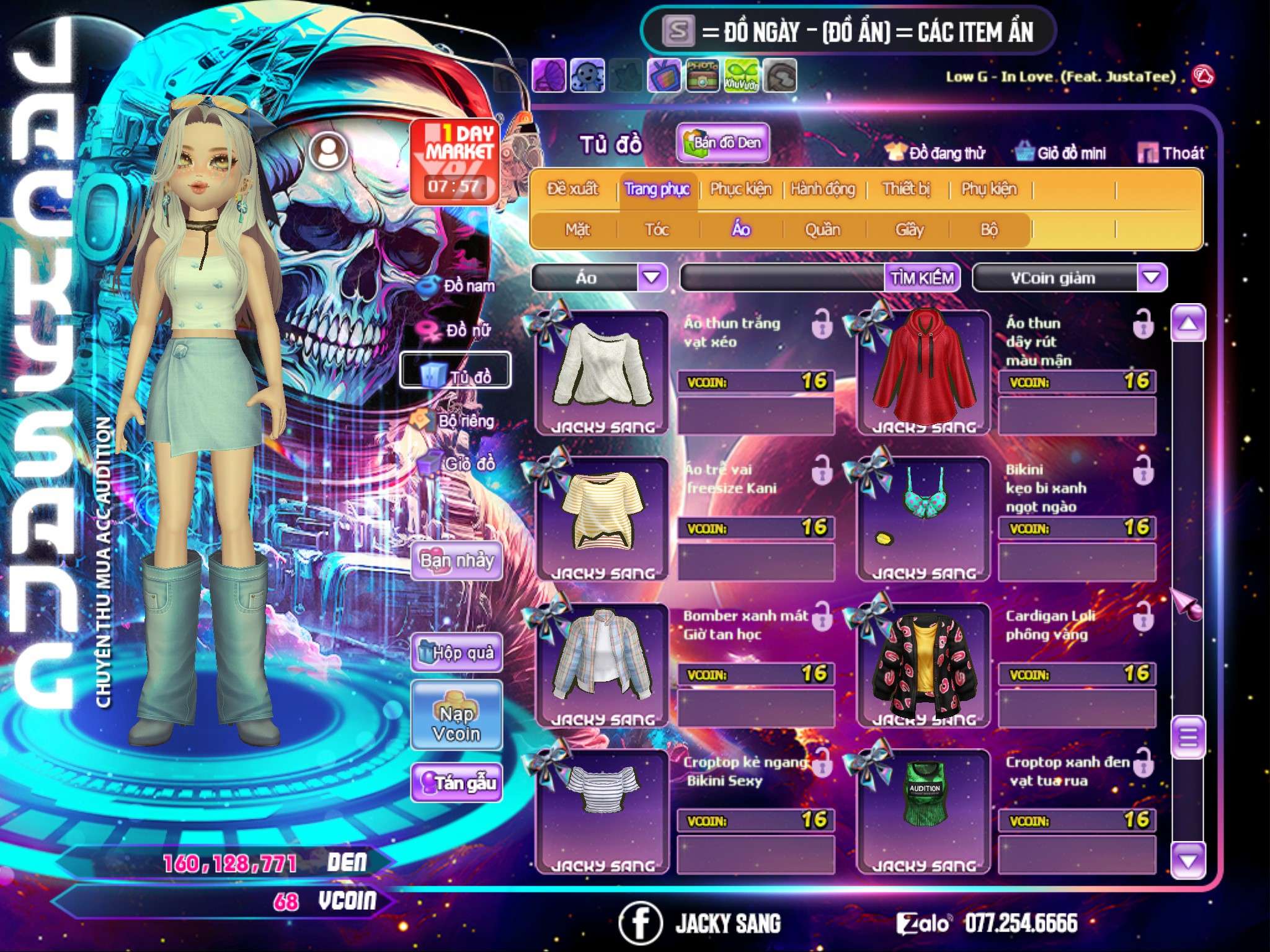Open the Hộp quà gift box
The image size is (1270, 952).
[457, 653]
